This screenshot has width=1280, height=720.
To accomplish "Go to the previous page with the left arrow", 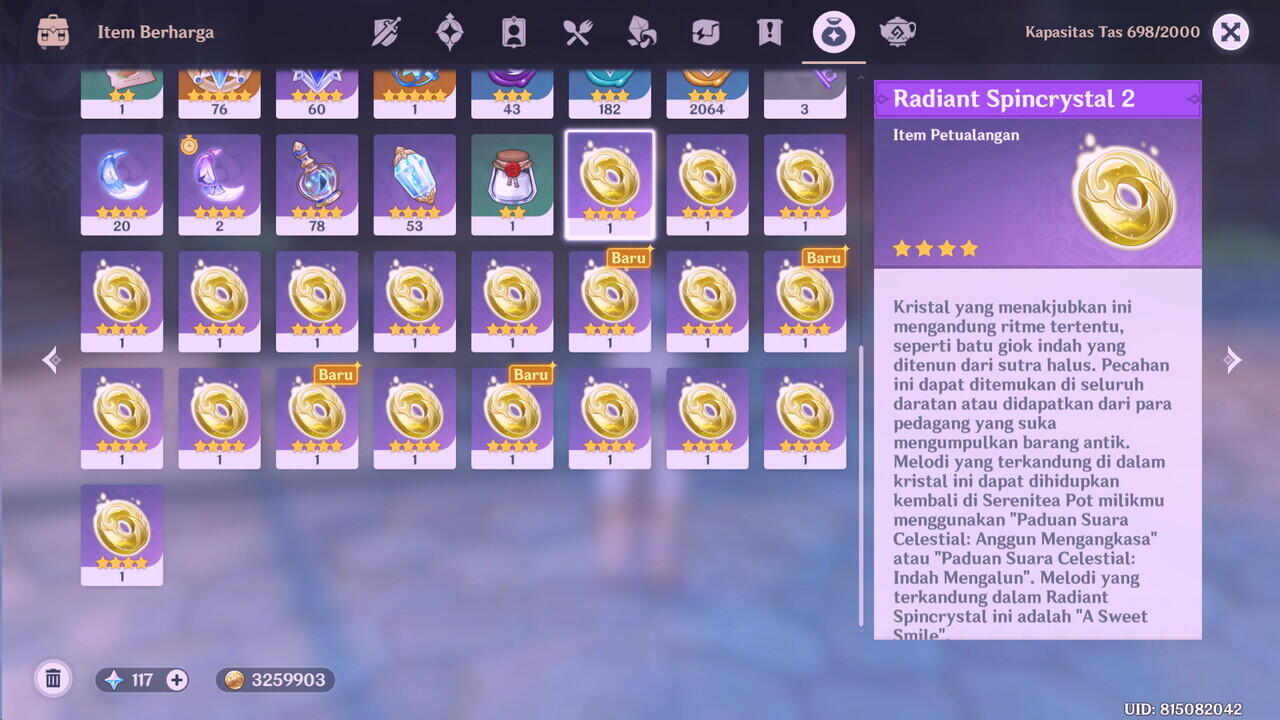I will pyautogui.click(x=52, y=360).
